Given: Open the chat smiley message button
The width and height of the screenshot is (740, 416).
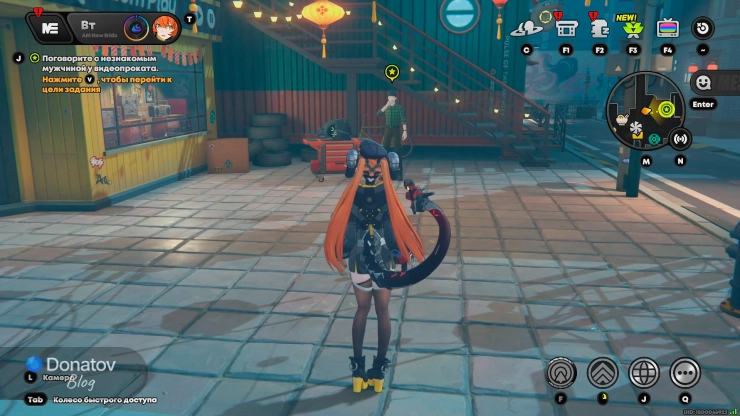Looking at the screenshot, I should (x=703, y=82).
